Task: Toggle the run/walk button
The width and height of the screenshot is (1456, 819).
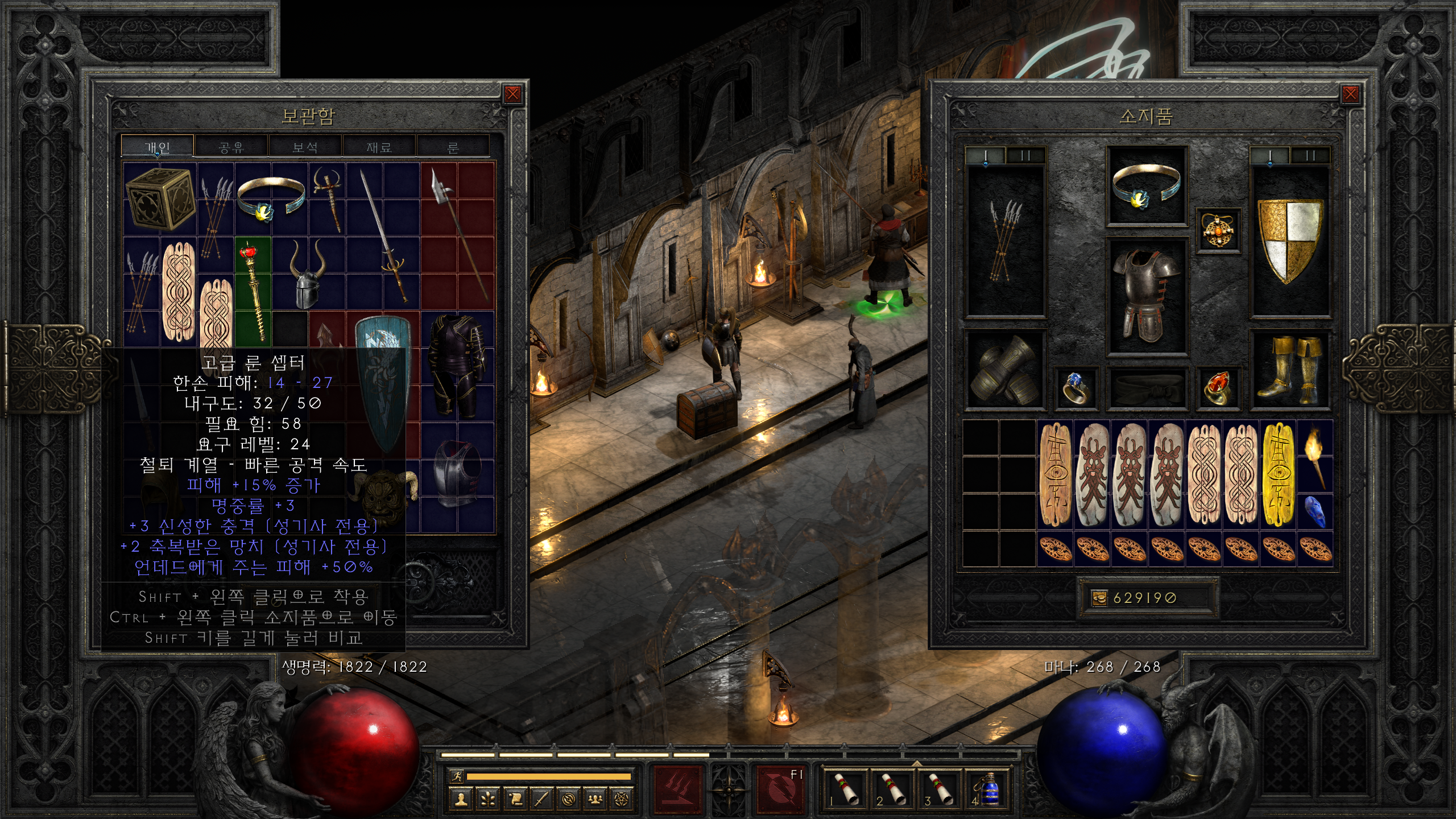Action: coord(456,776)
